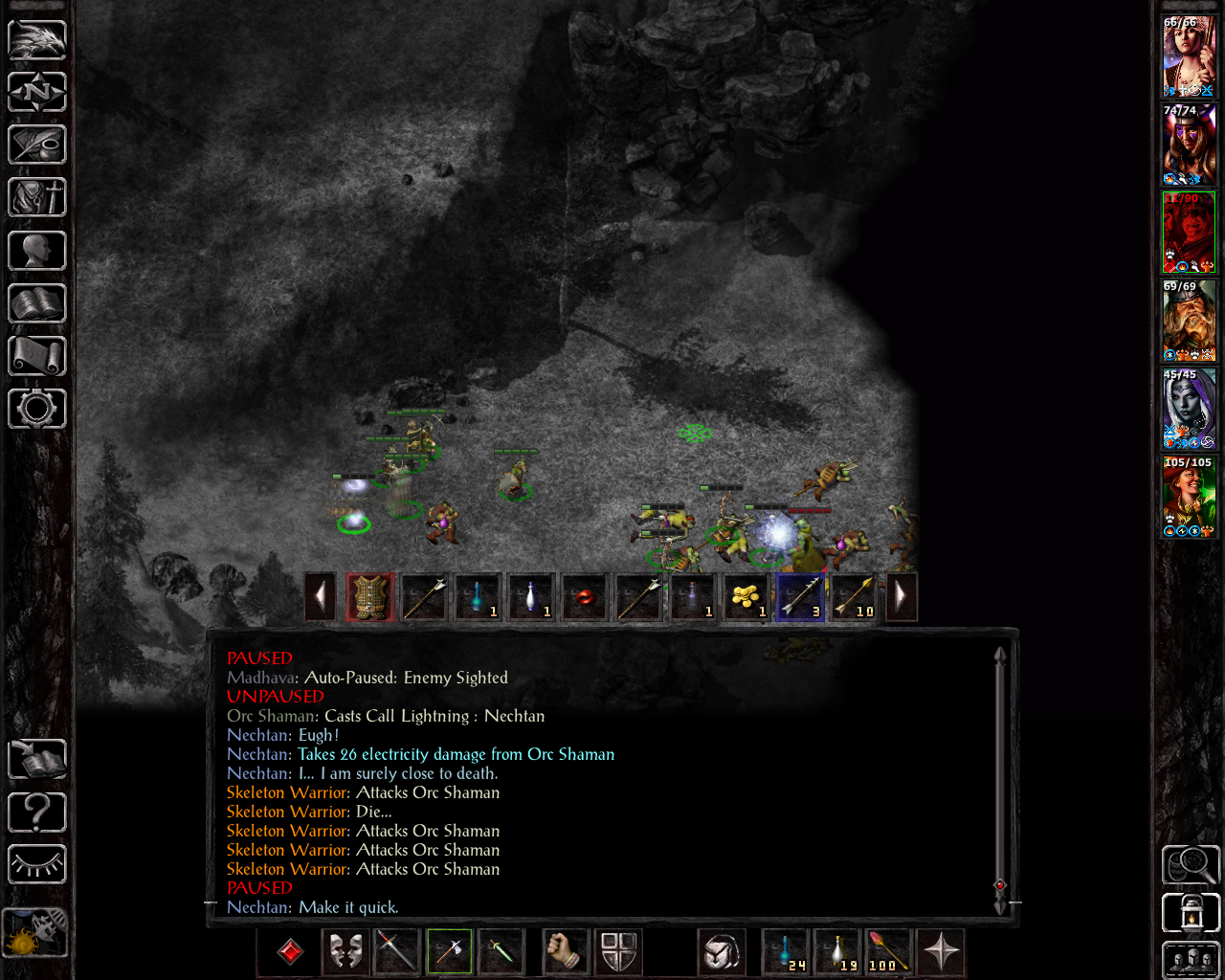Viewport: 1225px width, 980px height.
Task: Open the mage spellbook
Action: pos(37,303)
